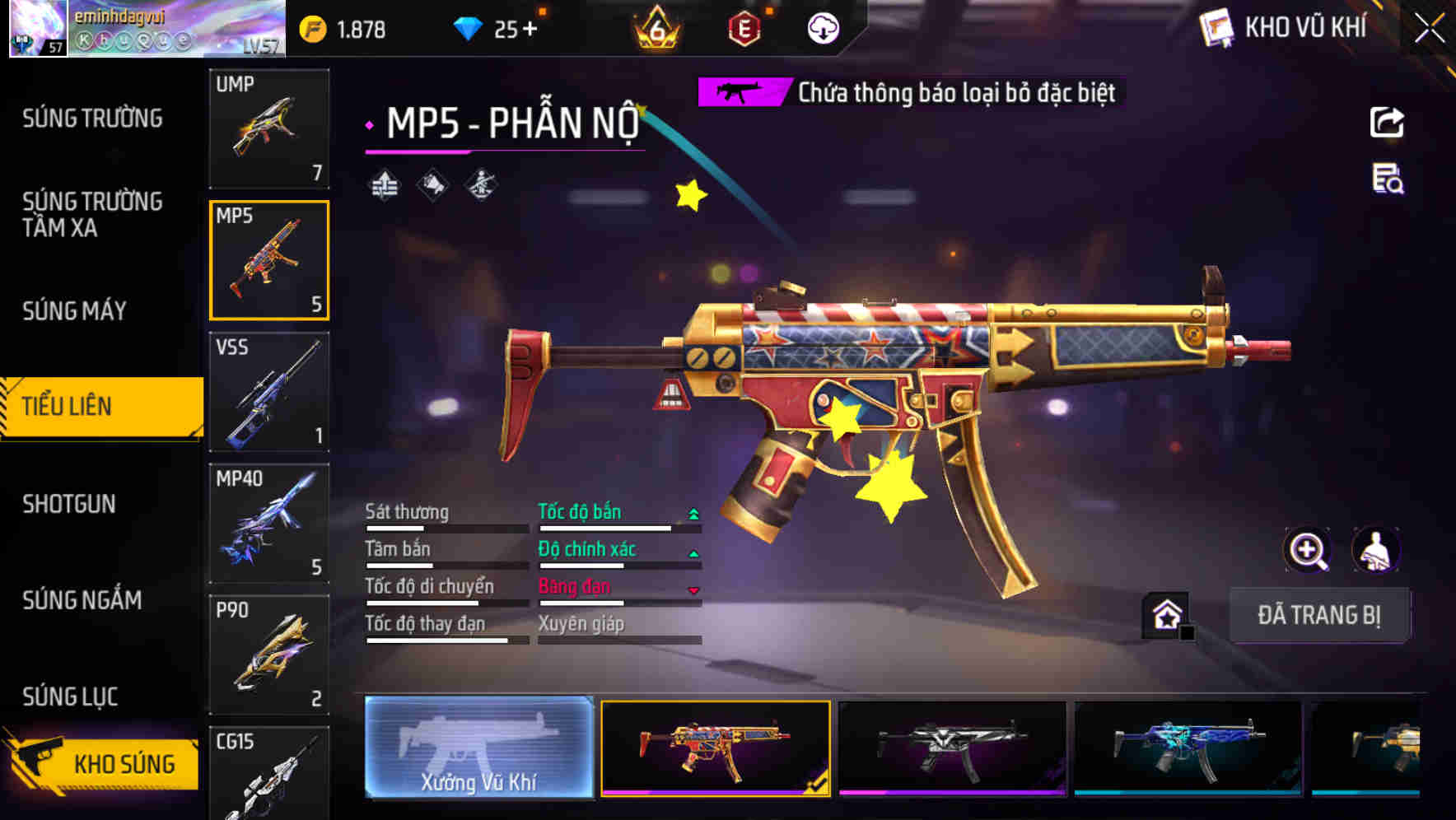Image resolution: width=1456 pixels, height=820 pixels.
Task: Choose the SÚNG LỤC category
Action: coord(70,697)
